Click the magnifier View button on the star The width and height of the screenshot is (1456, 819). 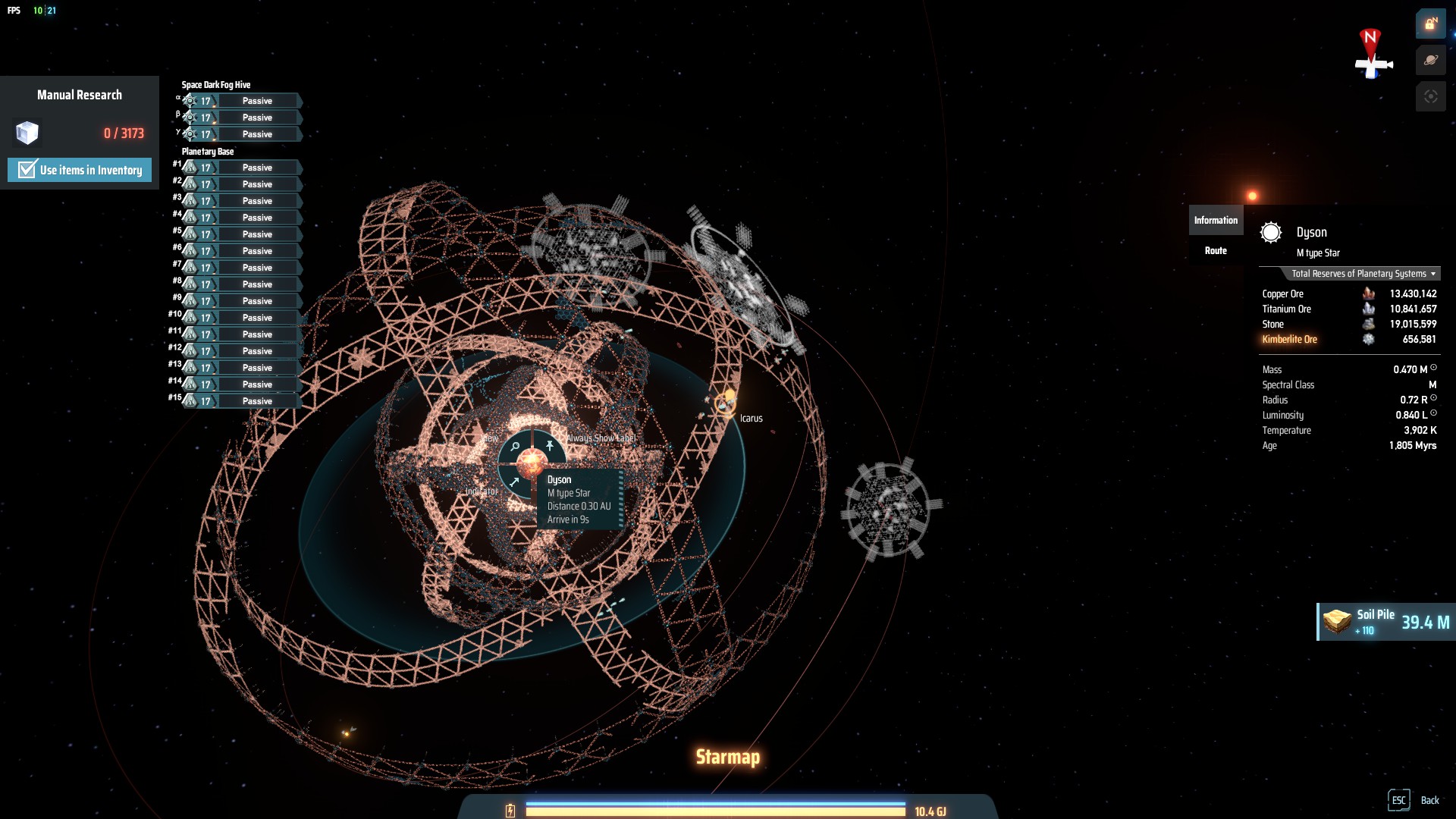(x=515, y=447)
